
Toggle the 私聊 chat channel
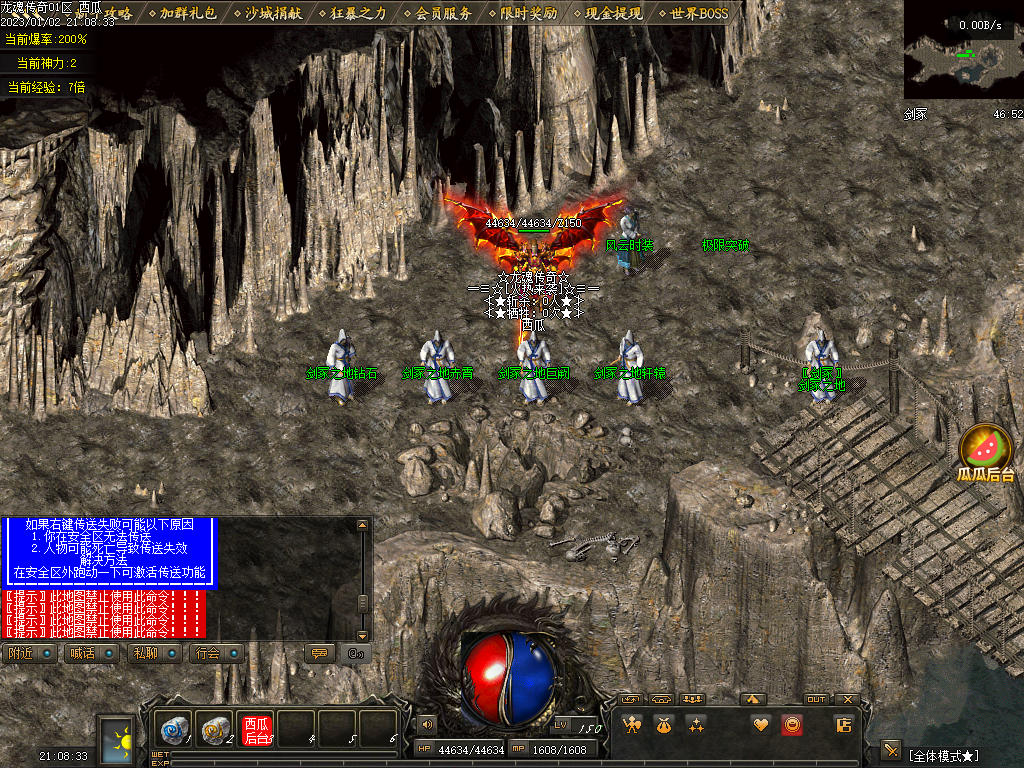click(x=152, y=653)
